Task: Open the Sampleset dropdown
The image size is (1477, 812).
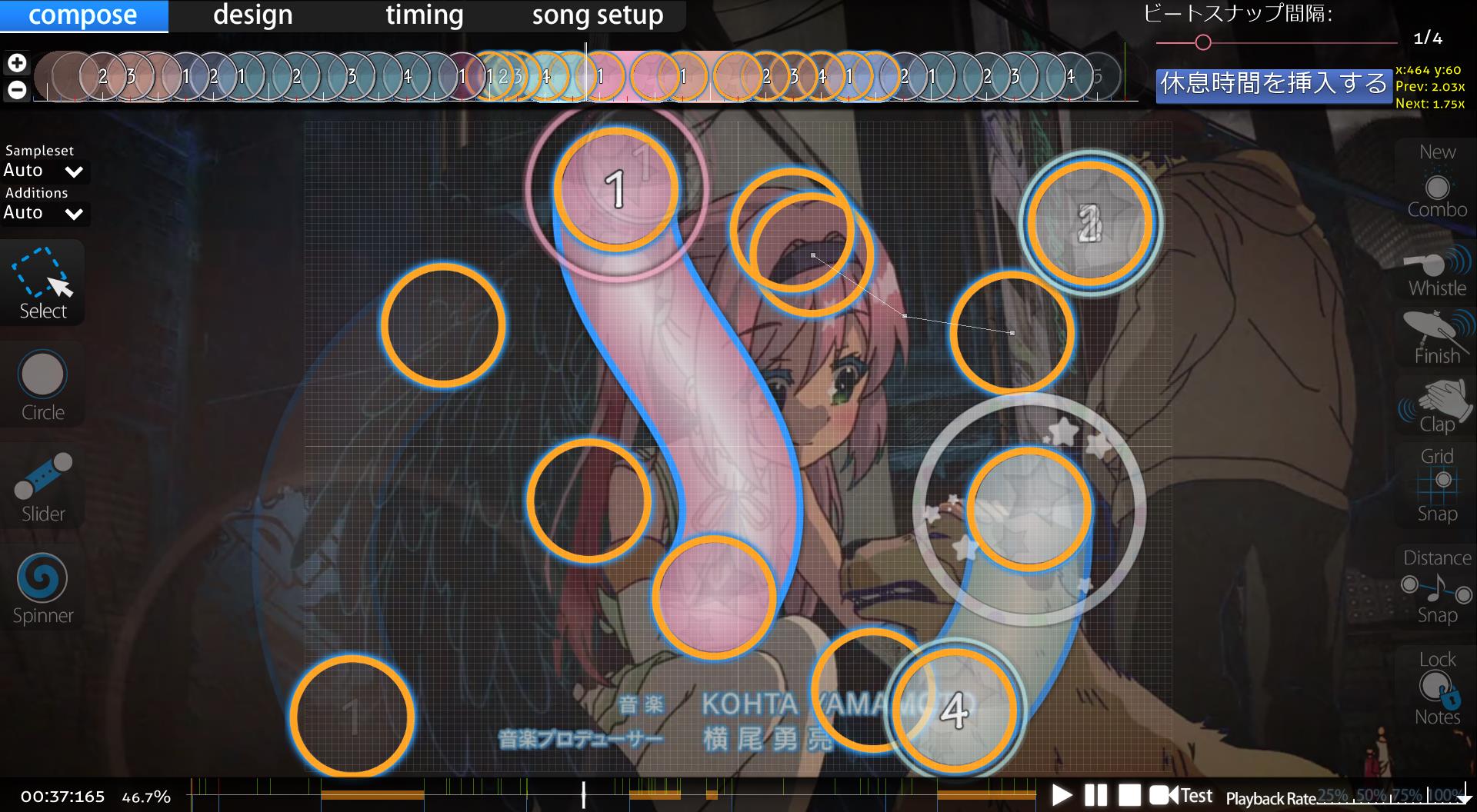Action: 44,171
